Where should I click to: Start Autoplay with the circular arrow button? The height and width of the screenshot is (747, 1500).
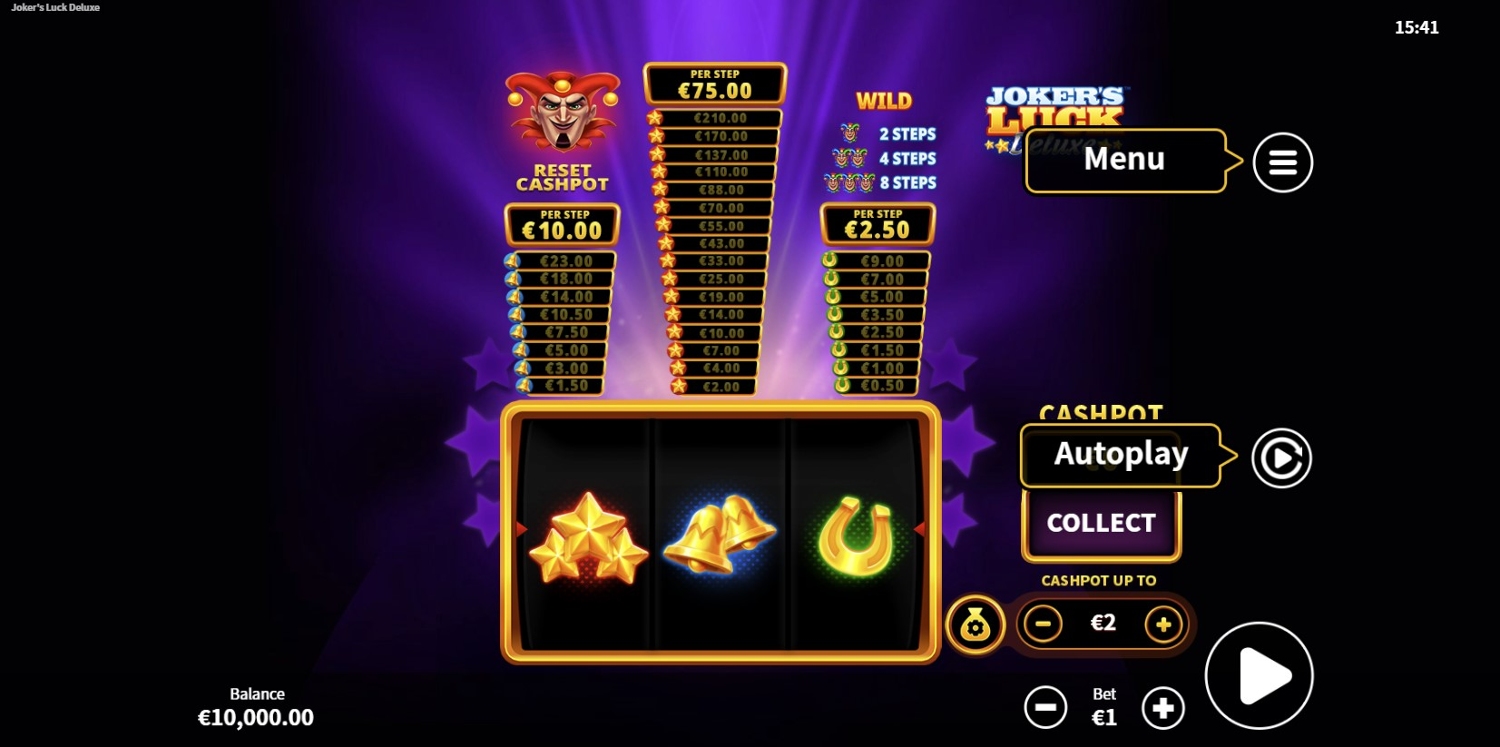[1281, 458]
